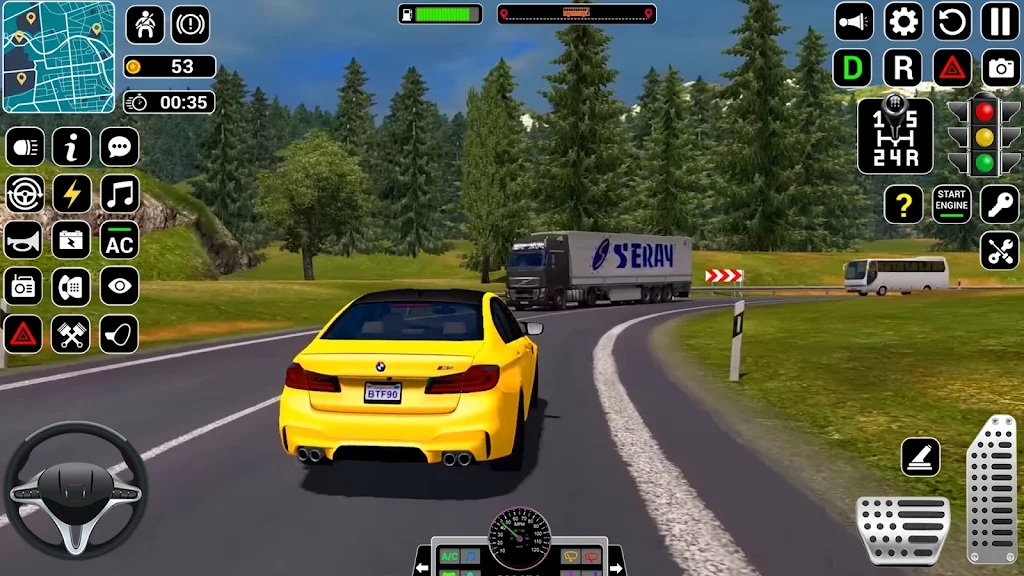Apply the brake pedal

tap(902, 528)
